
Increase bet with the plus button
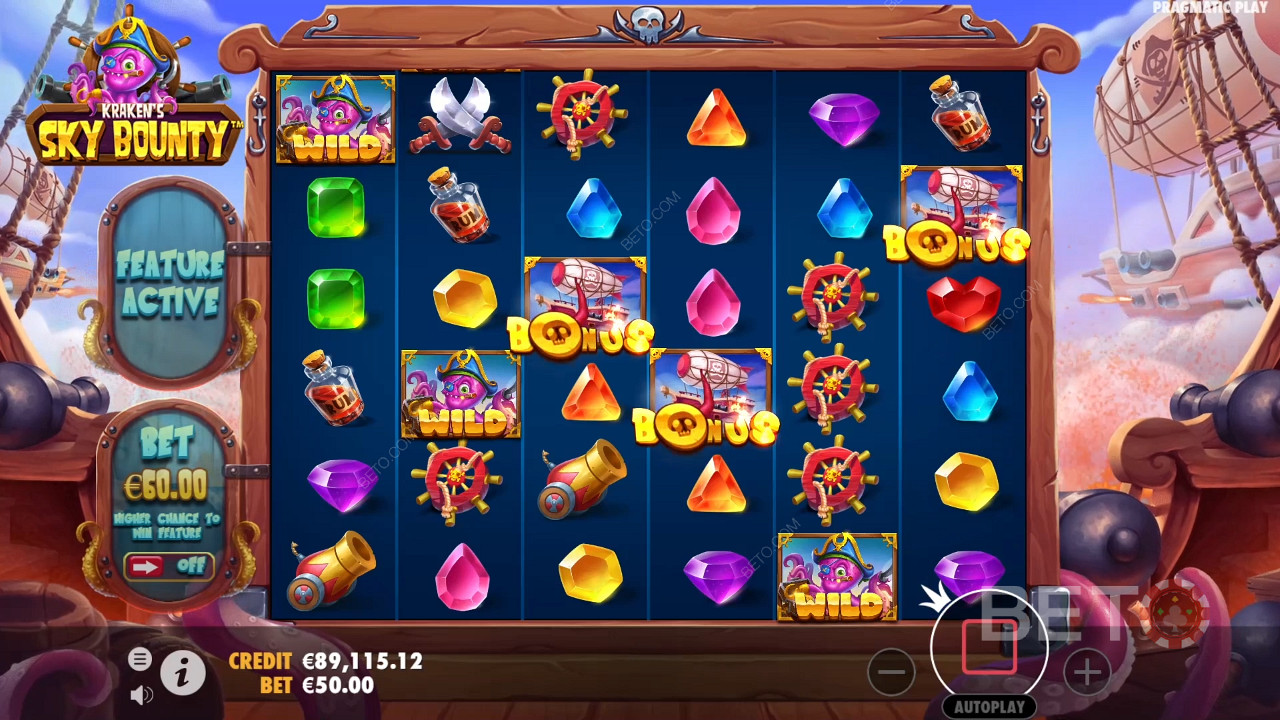[1087, 671]
